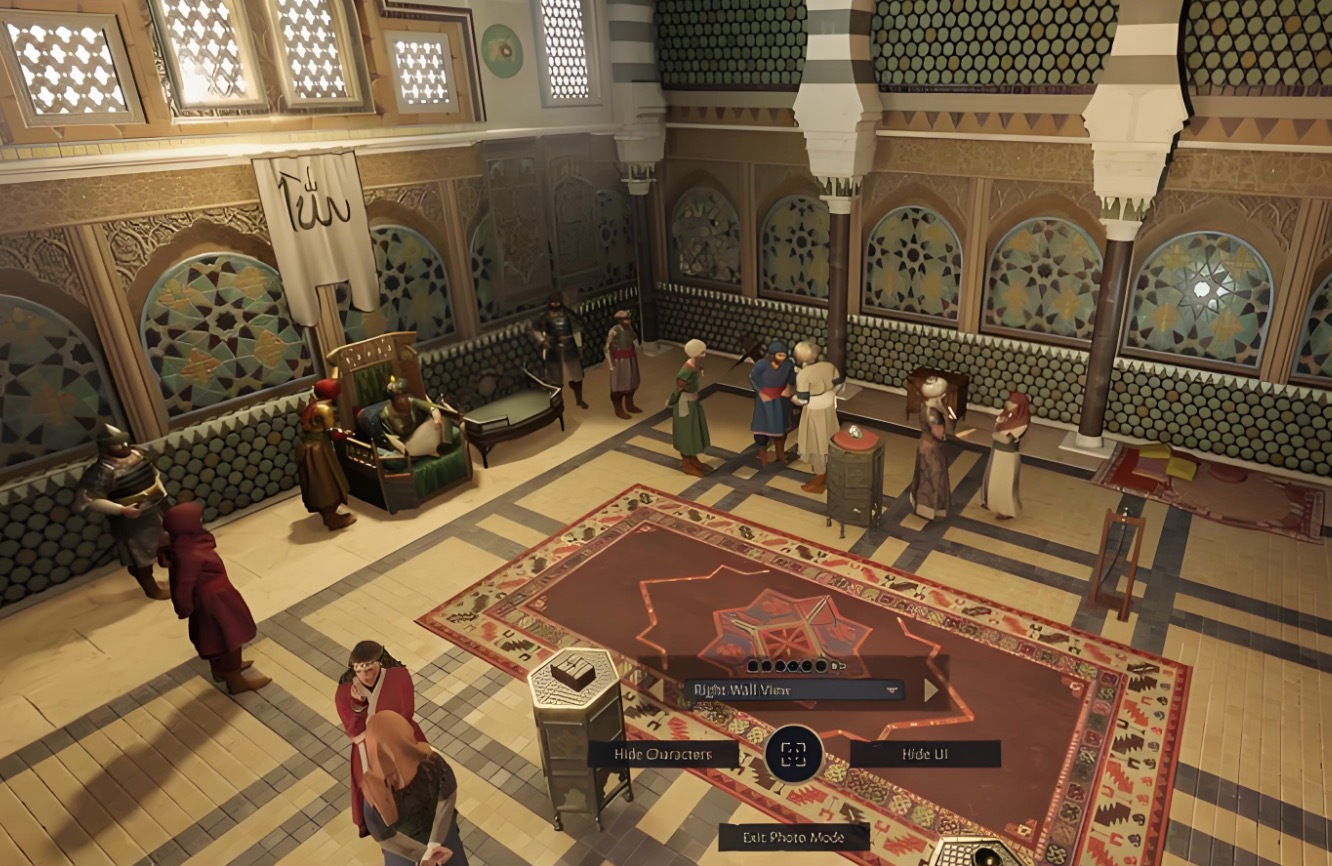Screen dimensions: 1332x866
Task: Open the Right Wall View dropdown
Action: click(x=793, y=690)
